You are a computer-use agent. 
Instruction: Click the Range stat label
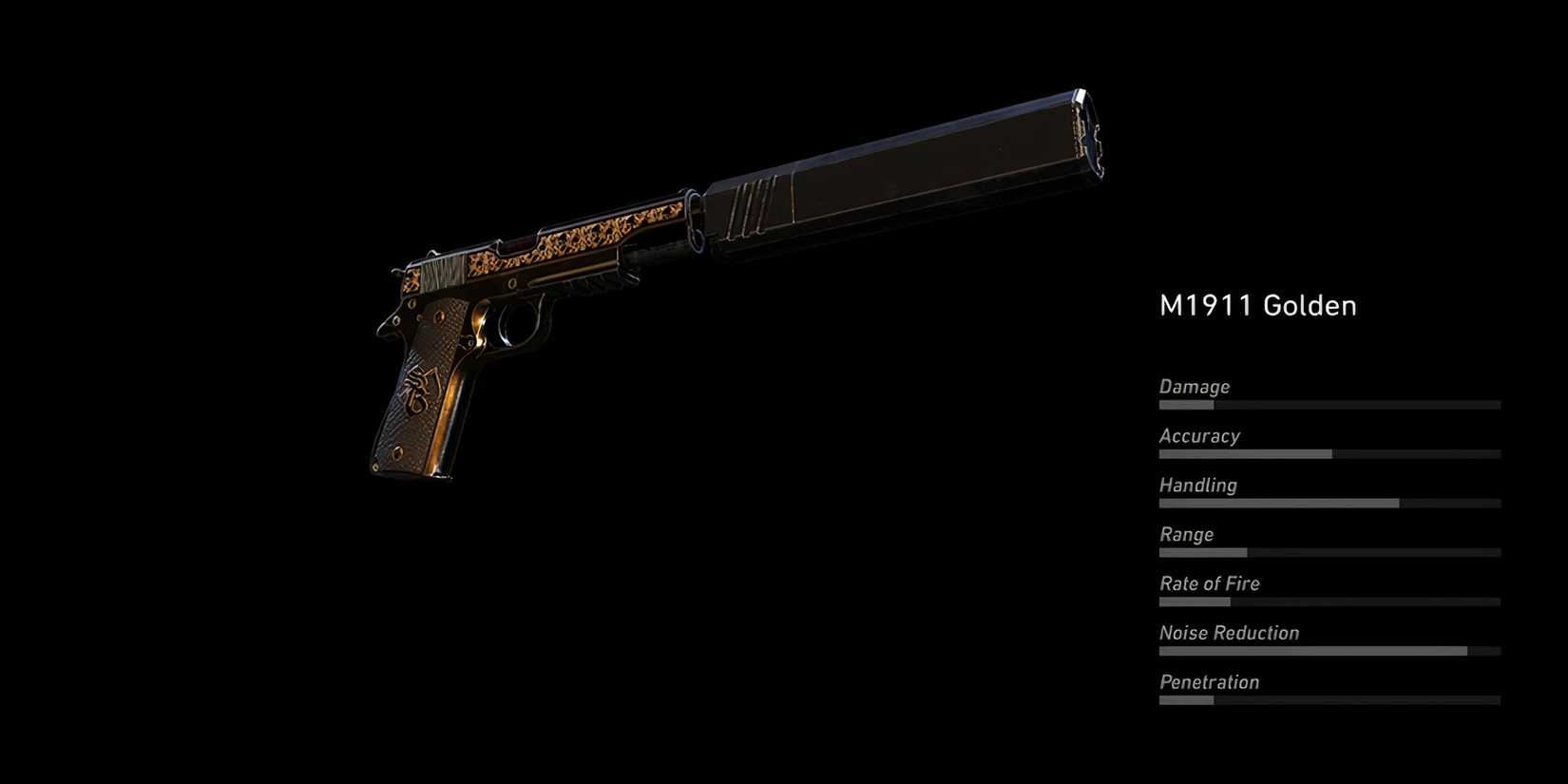1186,534
